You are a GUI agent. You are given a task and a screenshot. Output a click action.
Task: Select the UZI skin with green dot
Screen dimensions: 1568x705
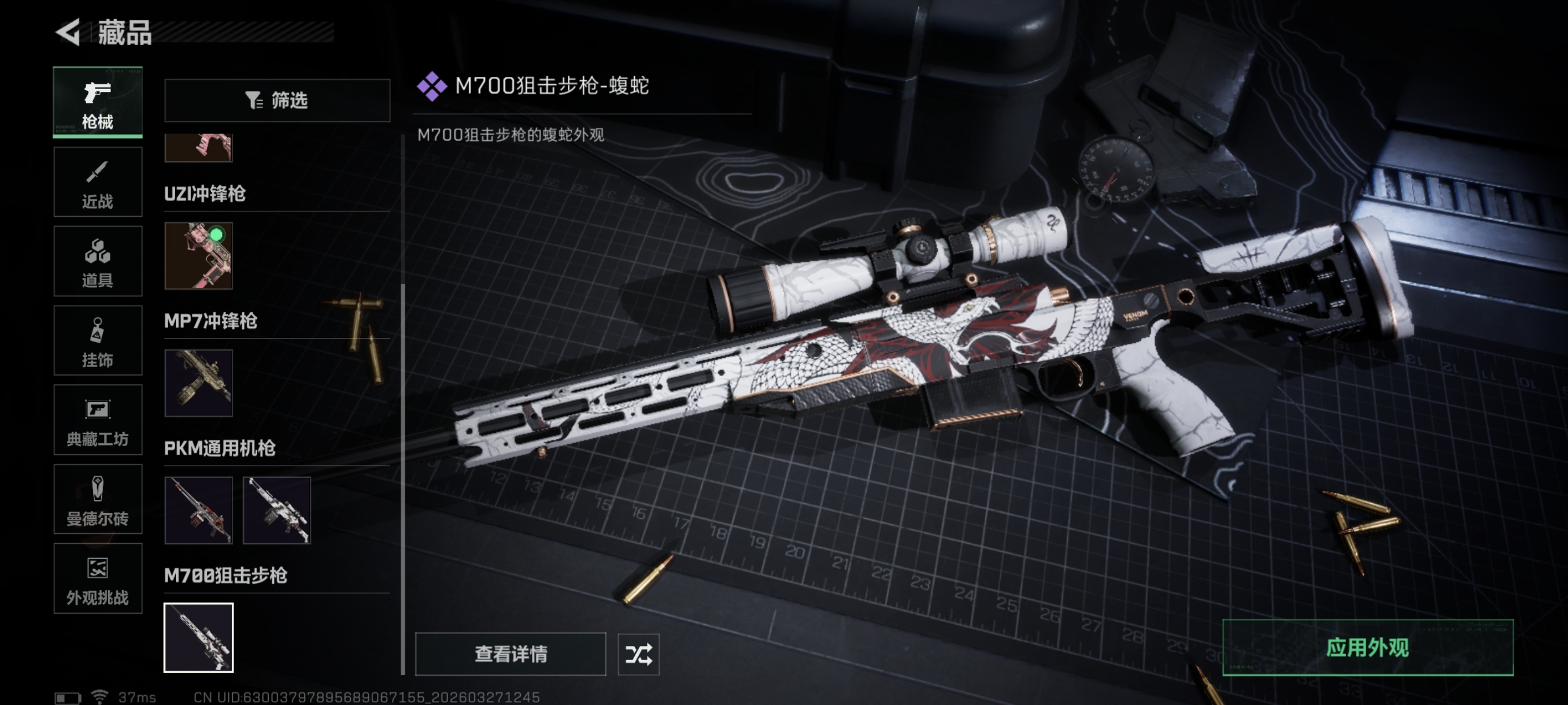[x=198, y=255]
